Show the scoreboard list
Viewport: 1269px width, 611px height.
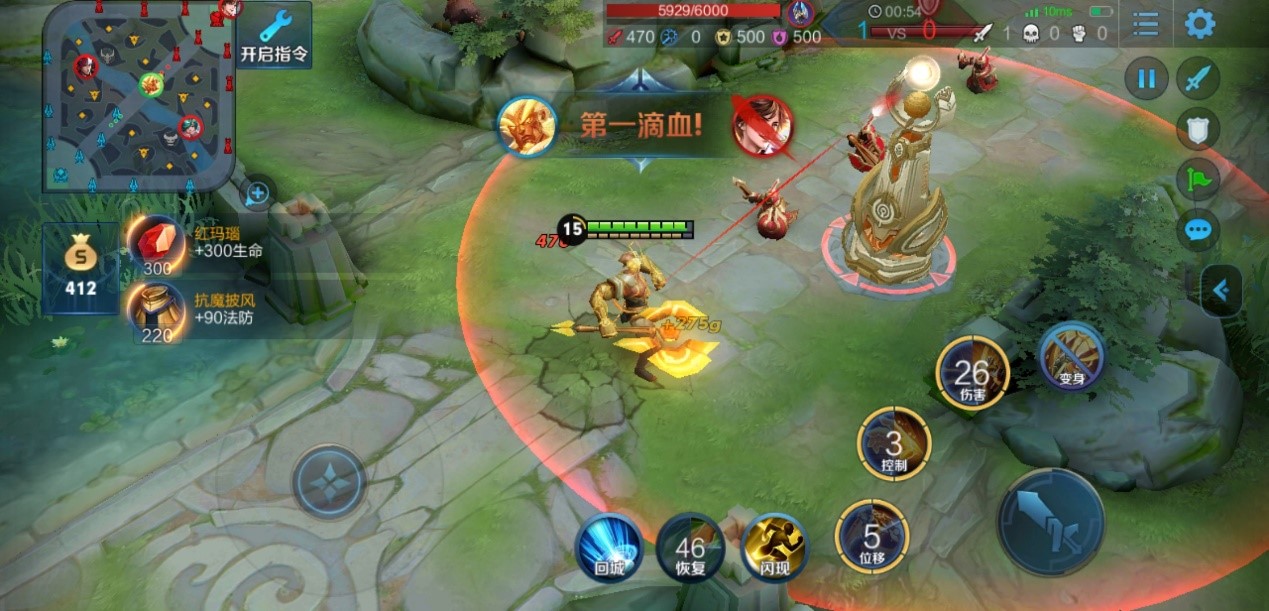(x=1145, y=23)
